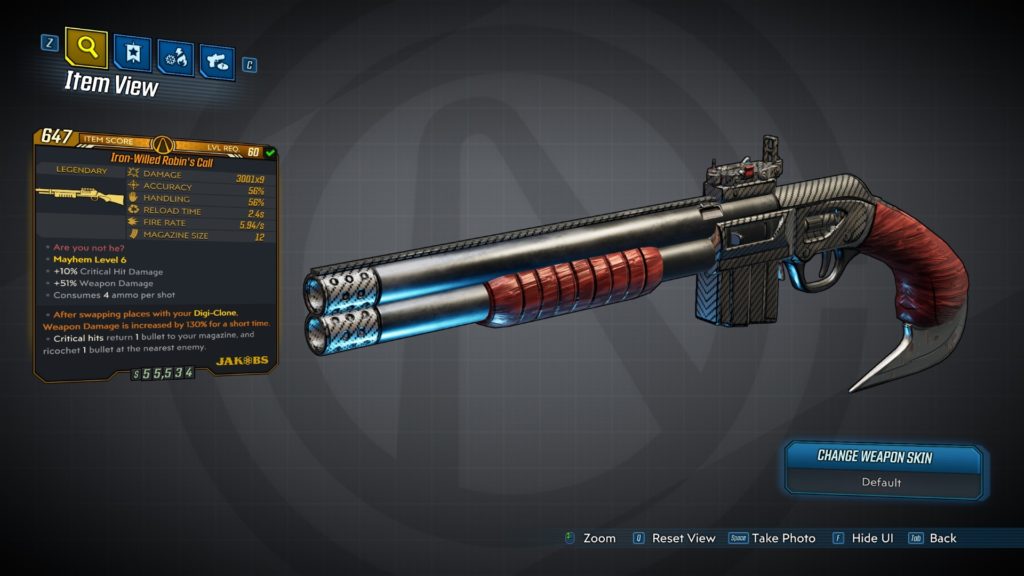Activate the Take Photo option

click(x=783, y=538)
